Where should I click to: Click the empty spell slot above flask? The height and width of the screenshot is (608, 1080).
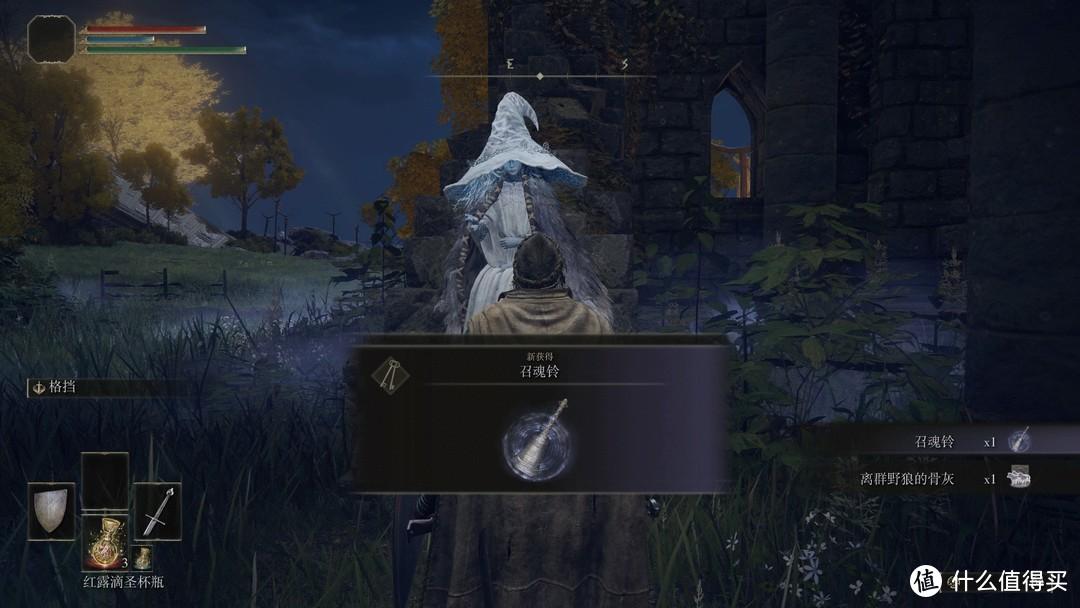click(x=104, y=480)
